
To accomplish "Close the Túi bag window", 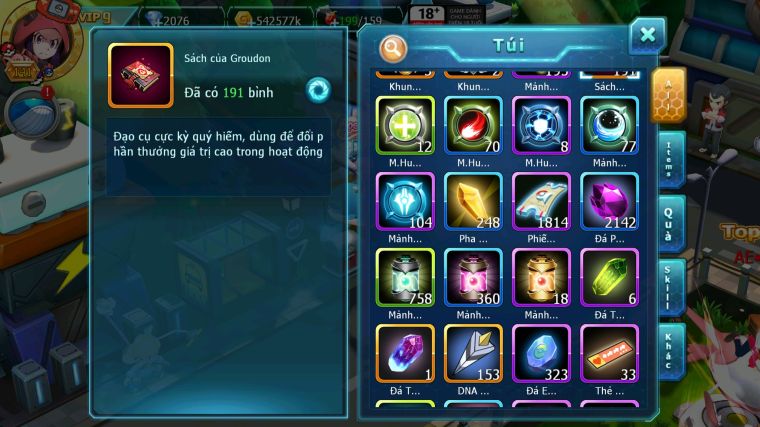I will [647, 36].
